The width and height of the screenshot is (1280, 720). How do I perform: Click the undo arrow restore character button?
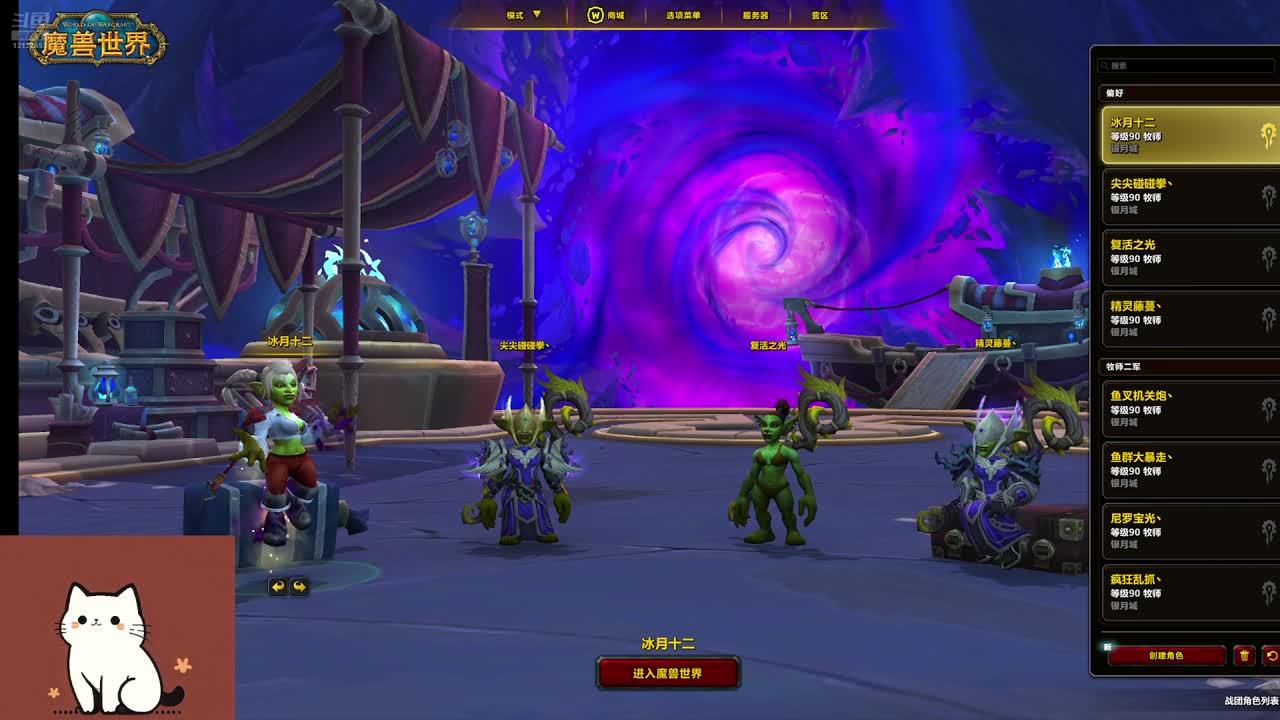tap(1272, 656)
